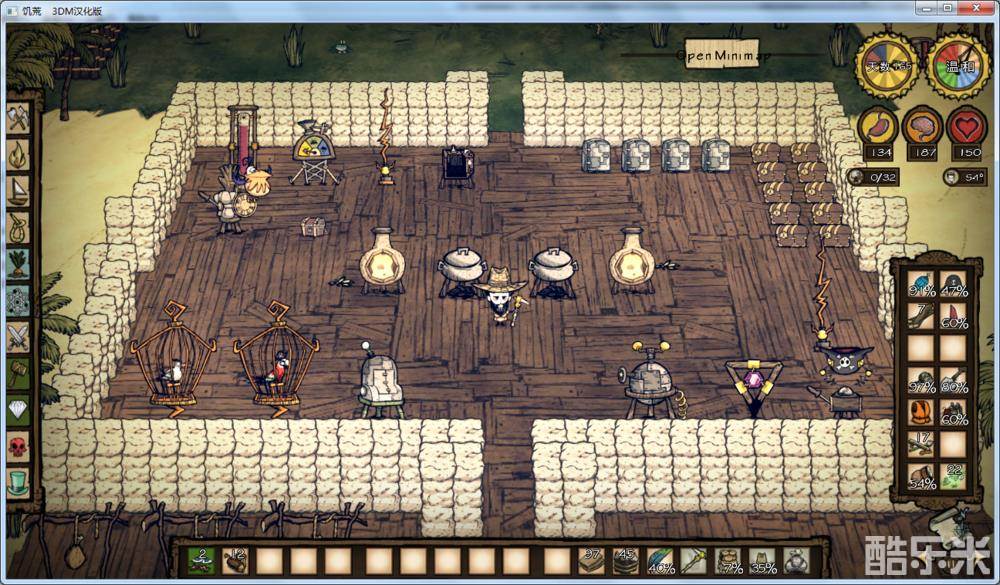Choose the Refine diamond crafting tab

[x=18, y=410]
